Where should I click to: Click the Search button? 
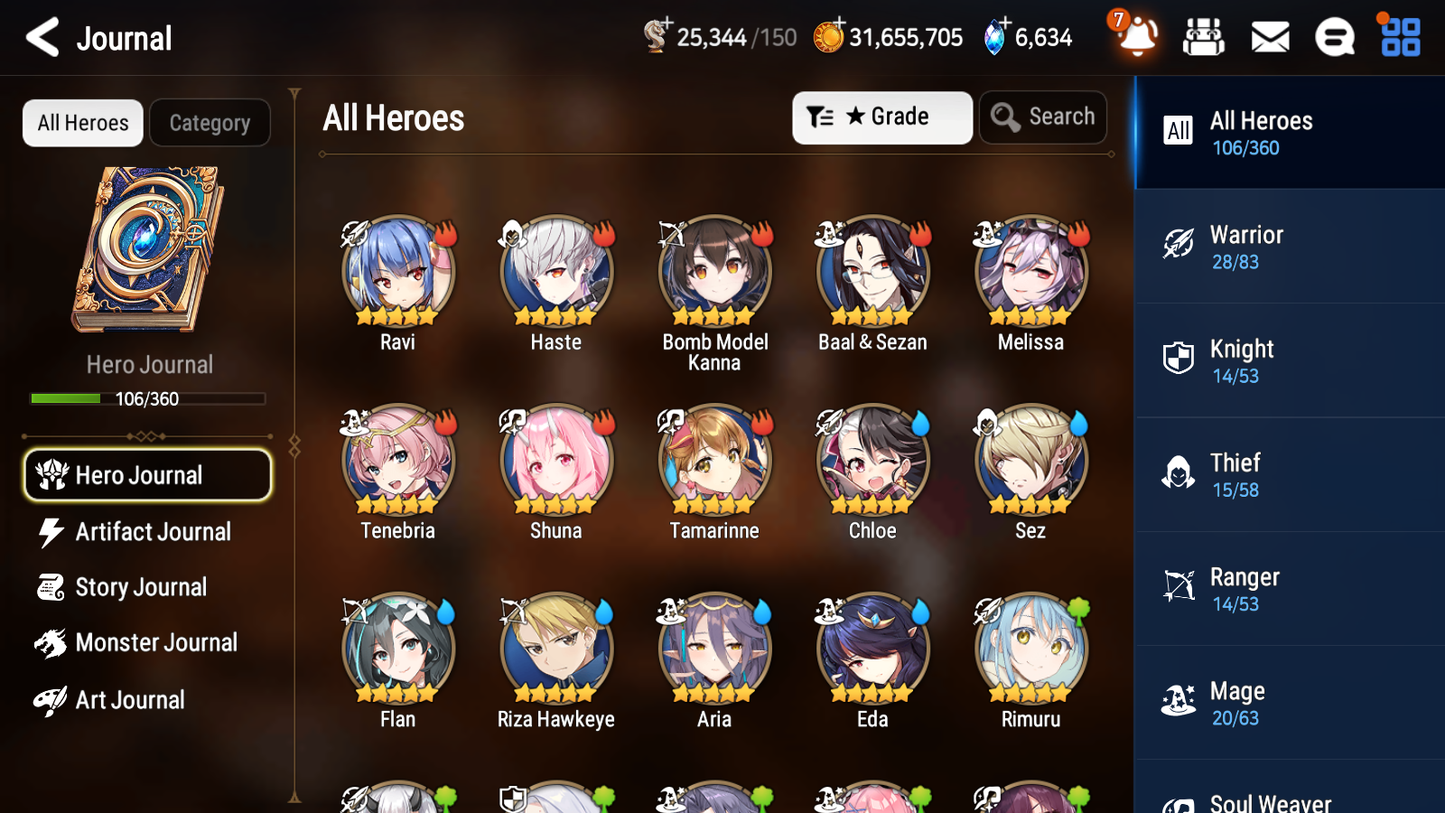[1043, 117]
